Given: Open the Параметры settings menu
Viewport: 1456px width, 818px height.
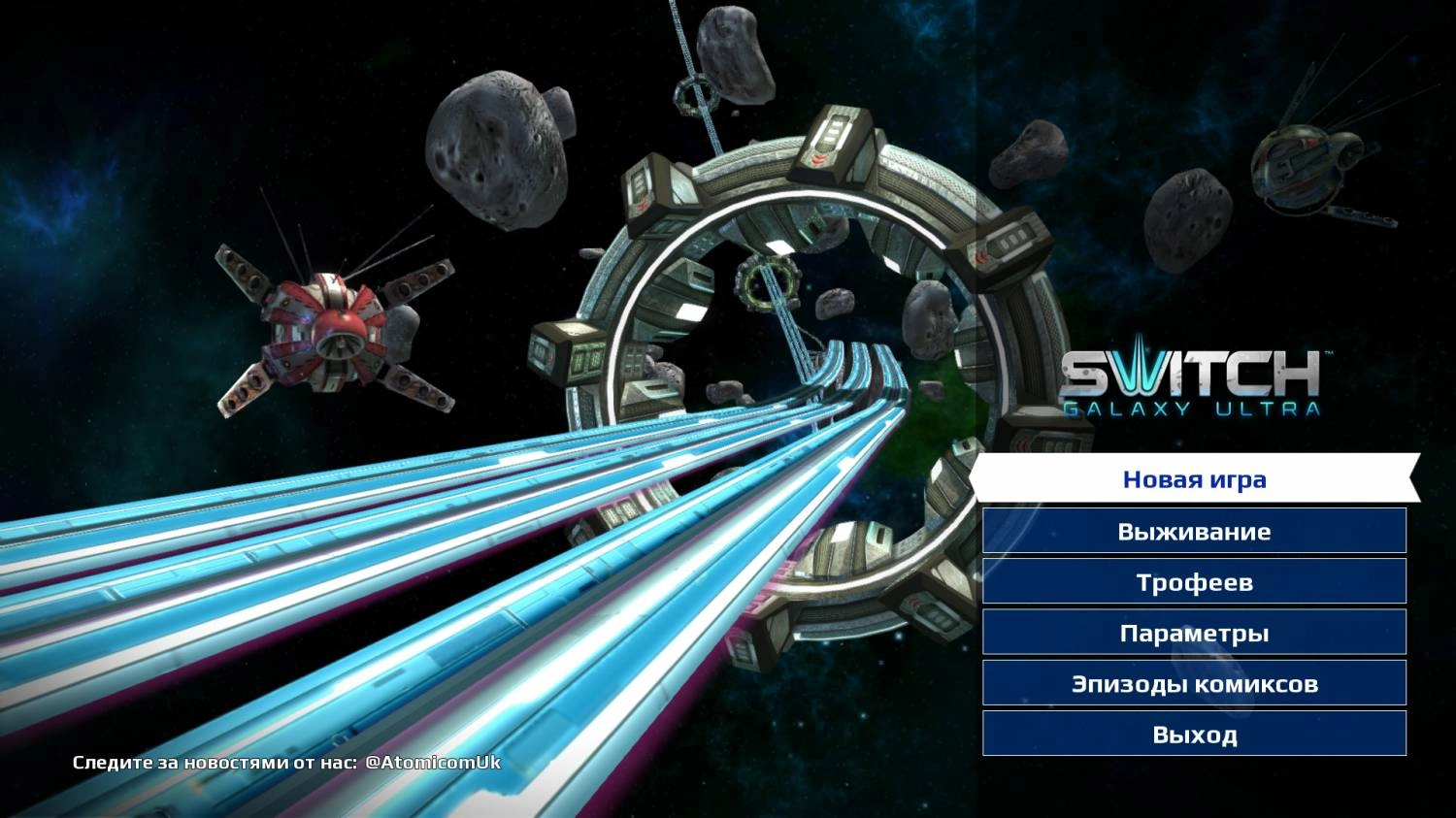Looking at the screenshot, I should (1194, 633).
